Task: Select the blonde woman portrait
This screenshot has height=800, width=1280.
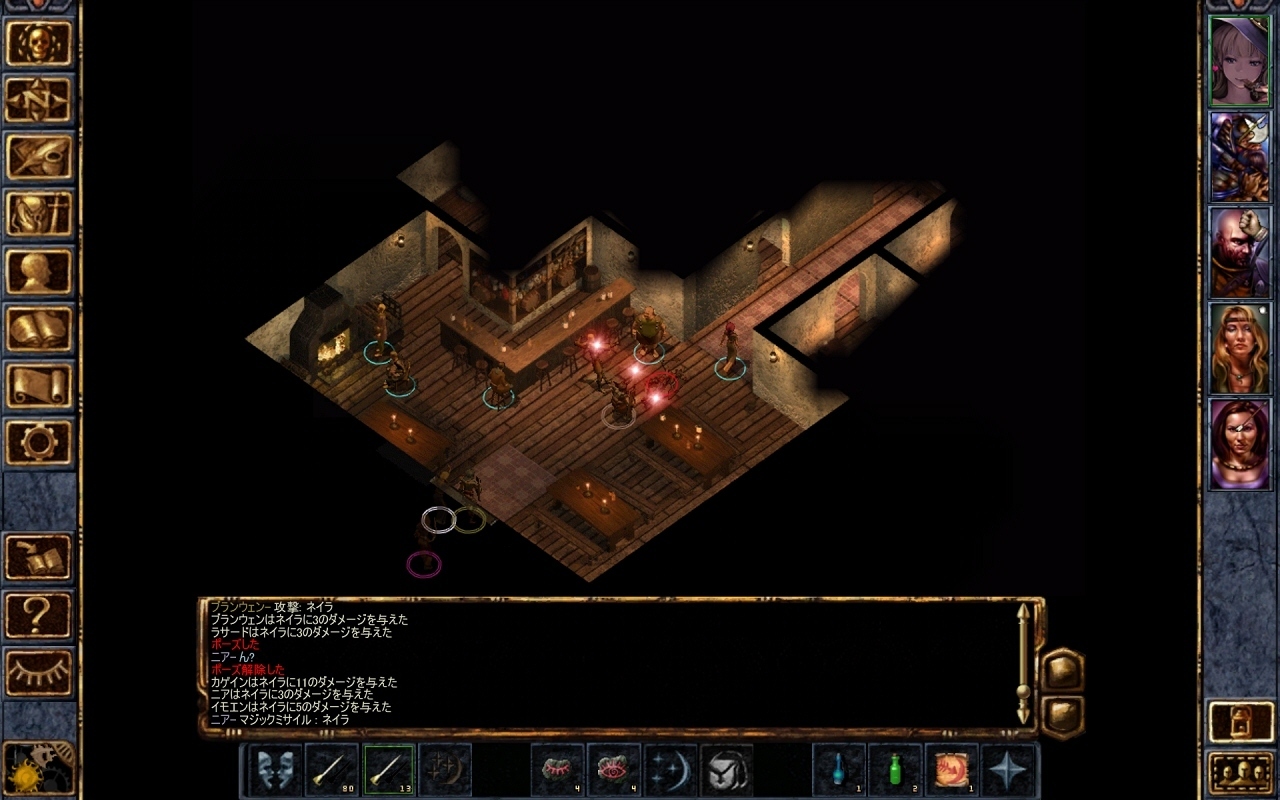Action: coord(1240,348)
